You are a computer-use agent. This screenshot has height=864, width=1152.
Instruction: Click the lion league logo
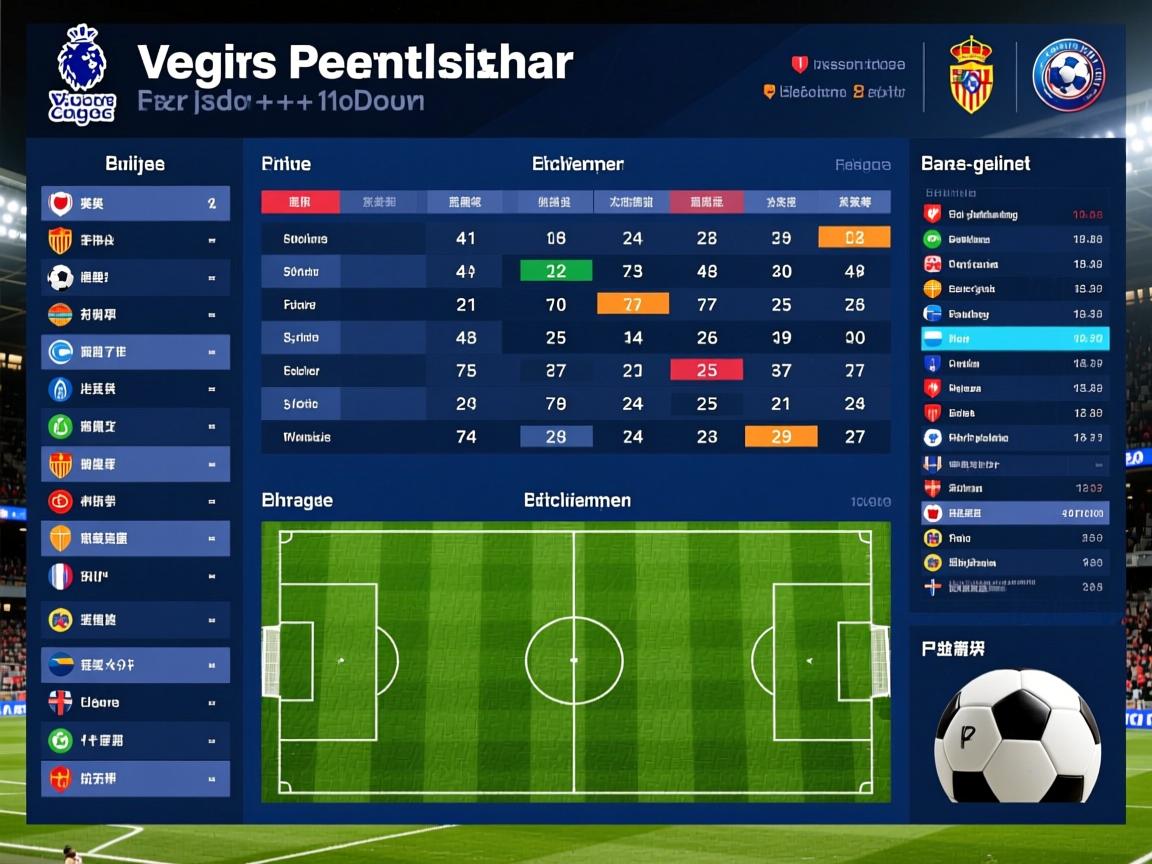(x=82, y=75)
